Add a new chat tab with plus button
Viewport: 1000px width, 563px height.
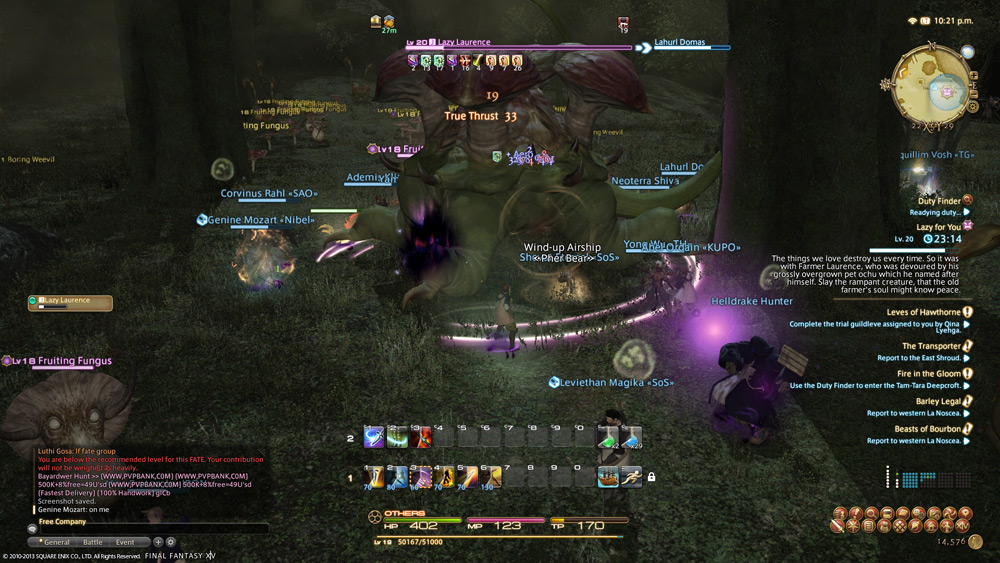[158, 542]
